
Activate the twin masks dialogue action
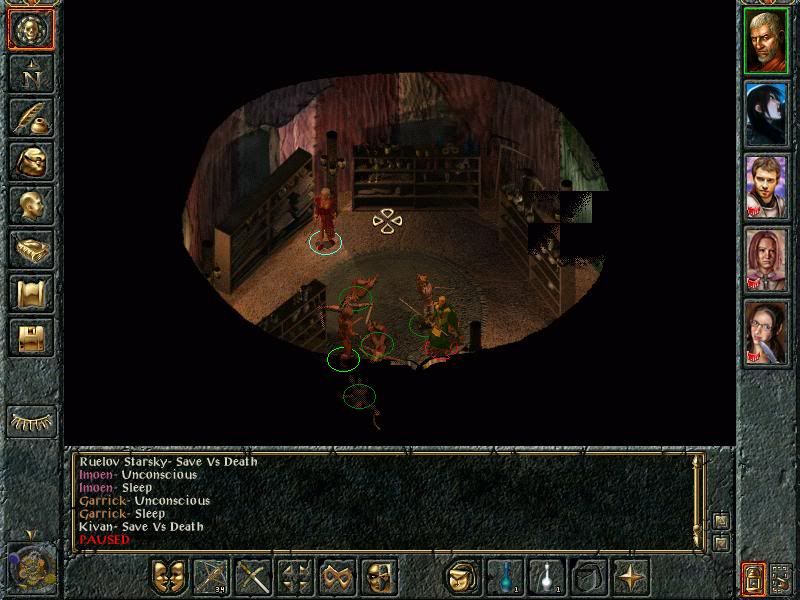pyautogui.click(x=170, y=577)
